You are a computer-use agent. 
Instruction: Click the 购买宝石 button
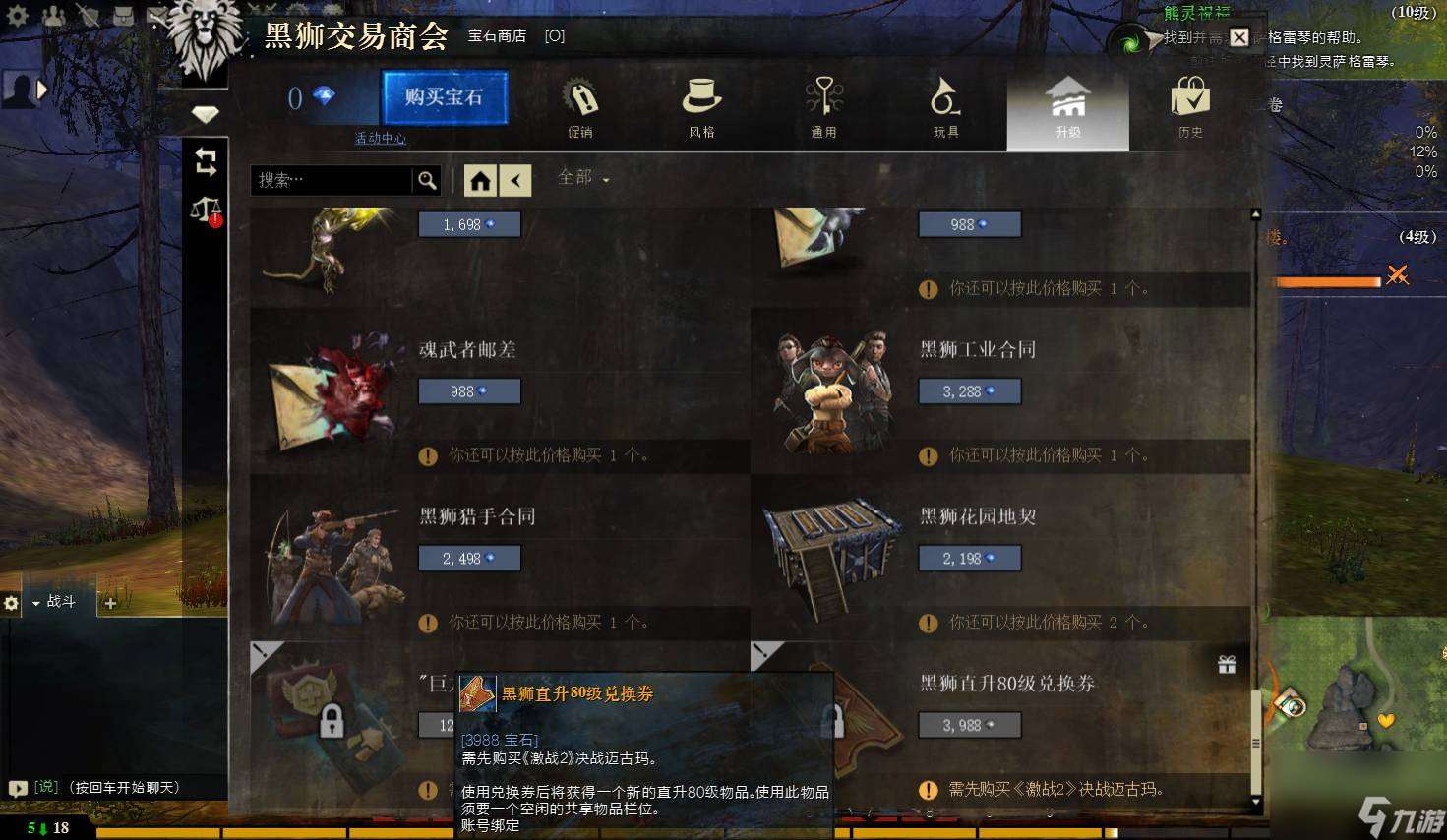click(x=445, y=98)
